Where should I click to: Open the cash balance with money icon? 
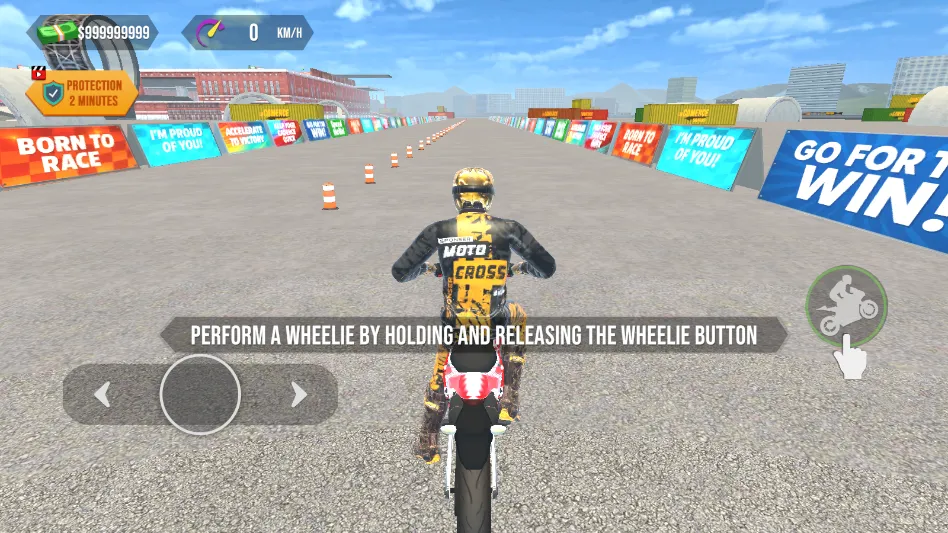click(92, 33)
